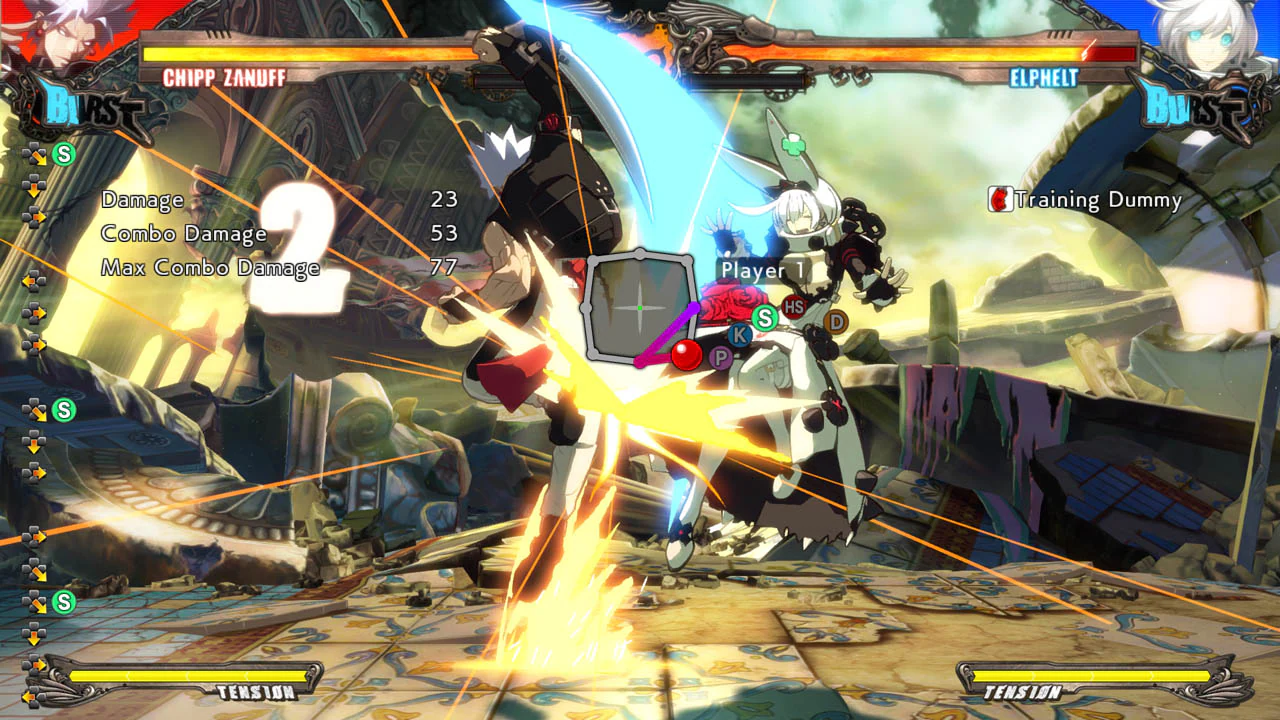Click the orange D (Dust) button icon

(838, 320)
